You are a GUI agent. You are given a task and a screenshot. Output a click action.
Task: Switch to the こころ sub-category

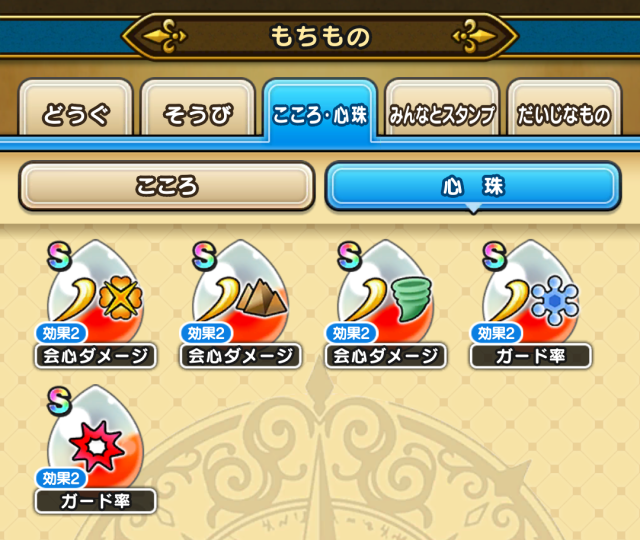point(167,186)
